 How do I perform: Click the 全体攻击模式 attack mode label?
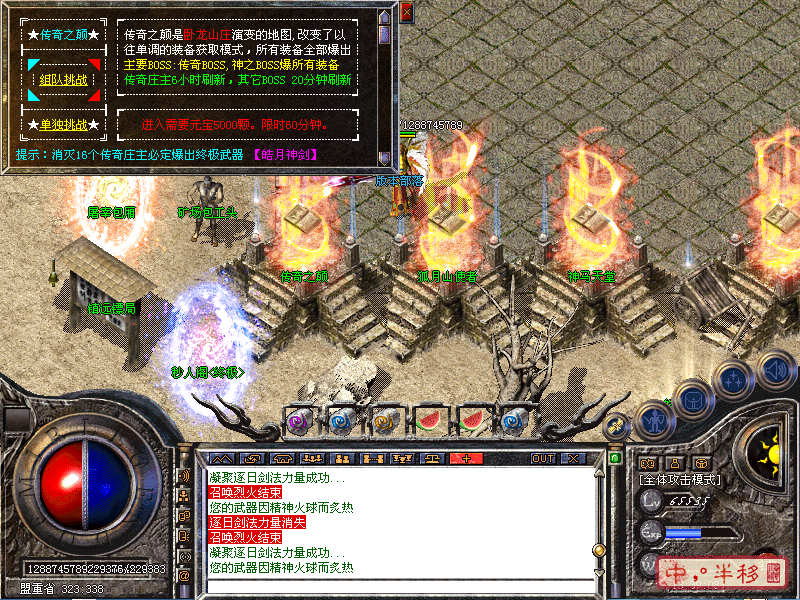[x=680, y=480]
